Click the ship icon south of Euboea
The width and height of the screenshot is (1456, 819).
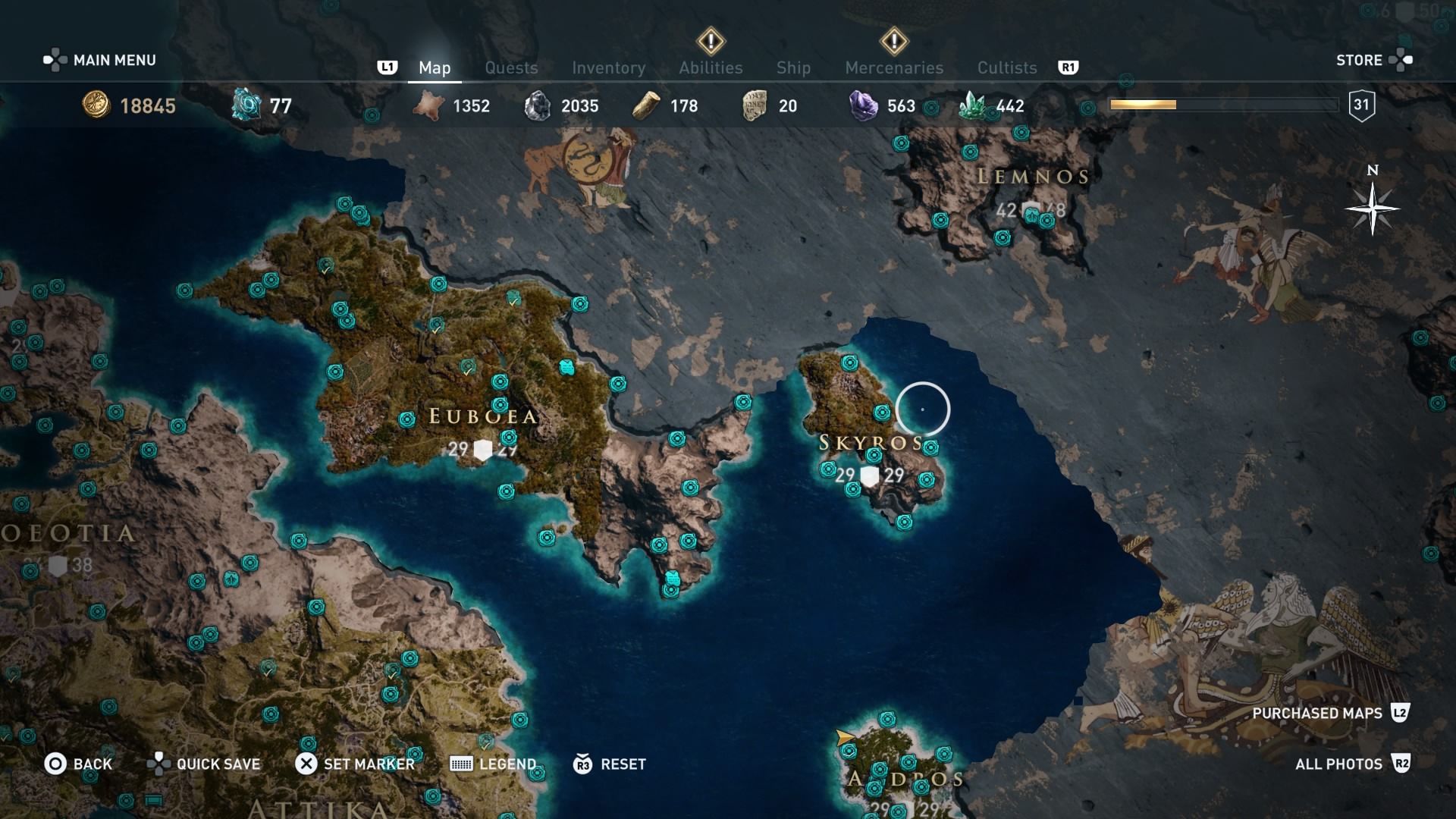673,578
